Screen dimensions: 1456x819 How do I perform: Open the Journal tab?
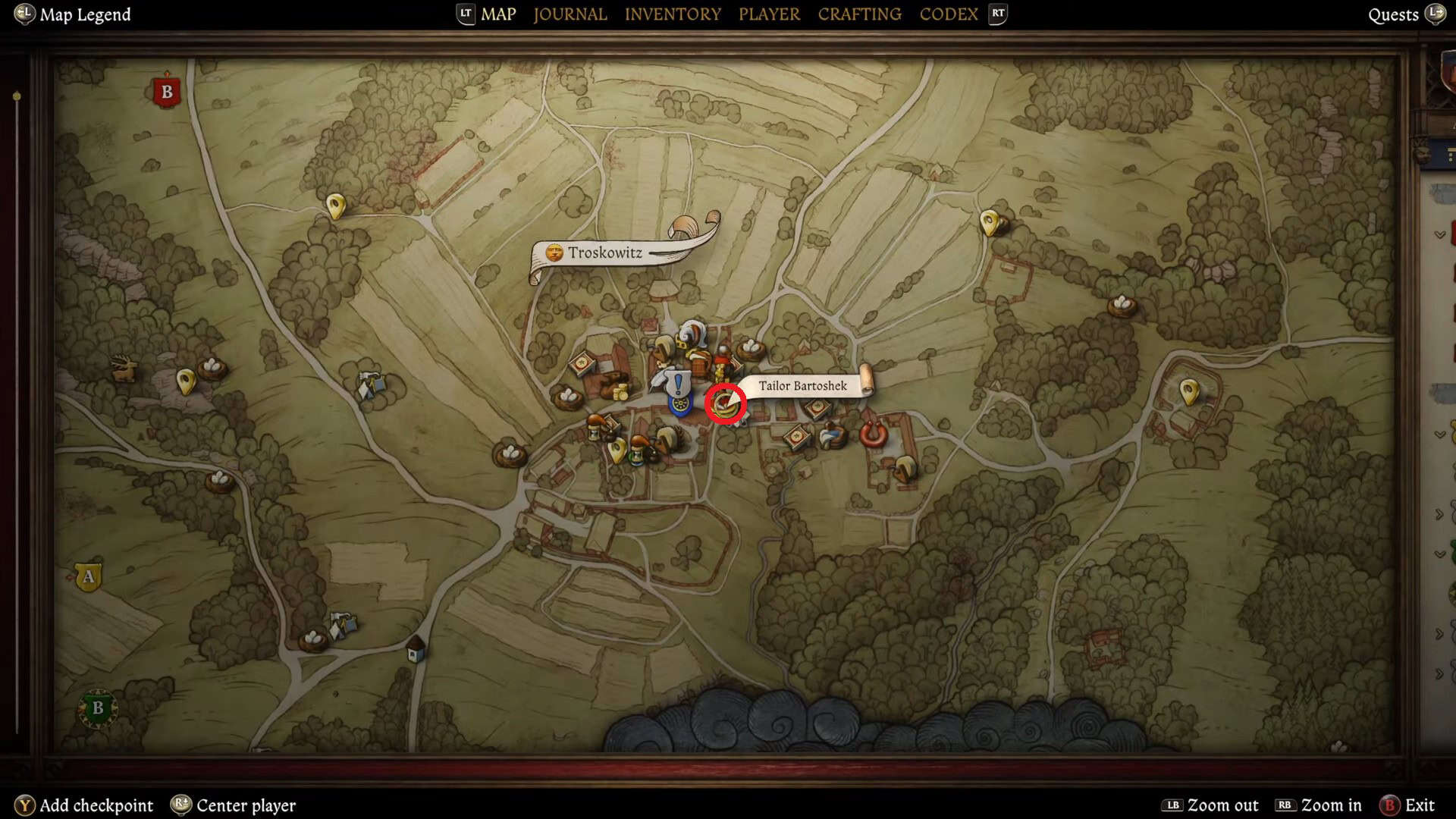pyautogui.click(x=570, y=14)
